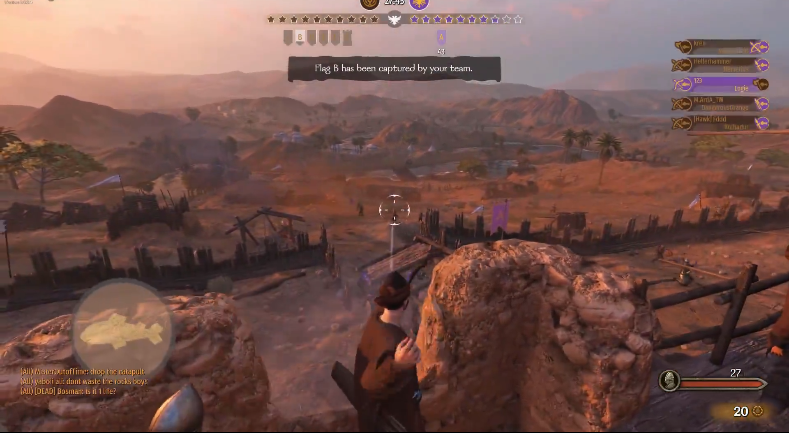This screenshot has width=789, height=433.
Task: Click the round weapon icon beside the health bar
Action: (670, 380)
